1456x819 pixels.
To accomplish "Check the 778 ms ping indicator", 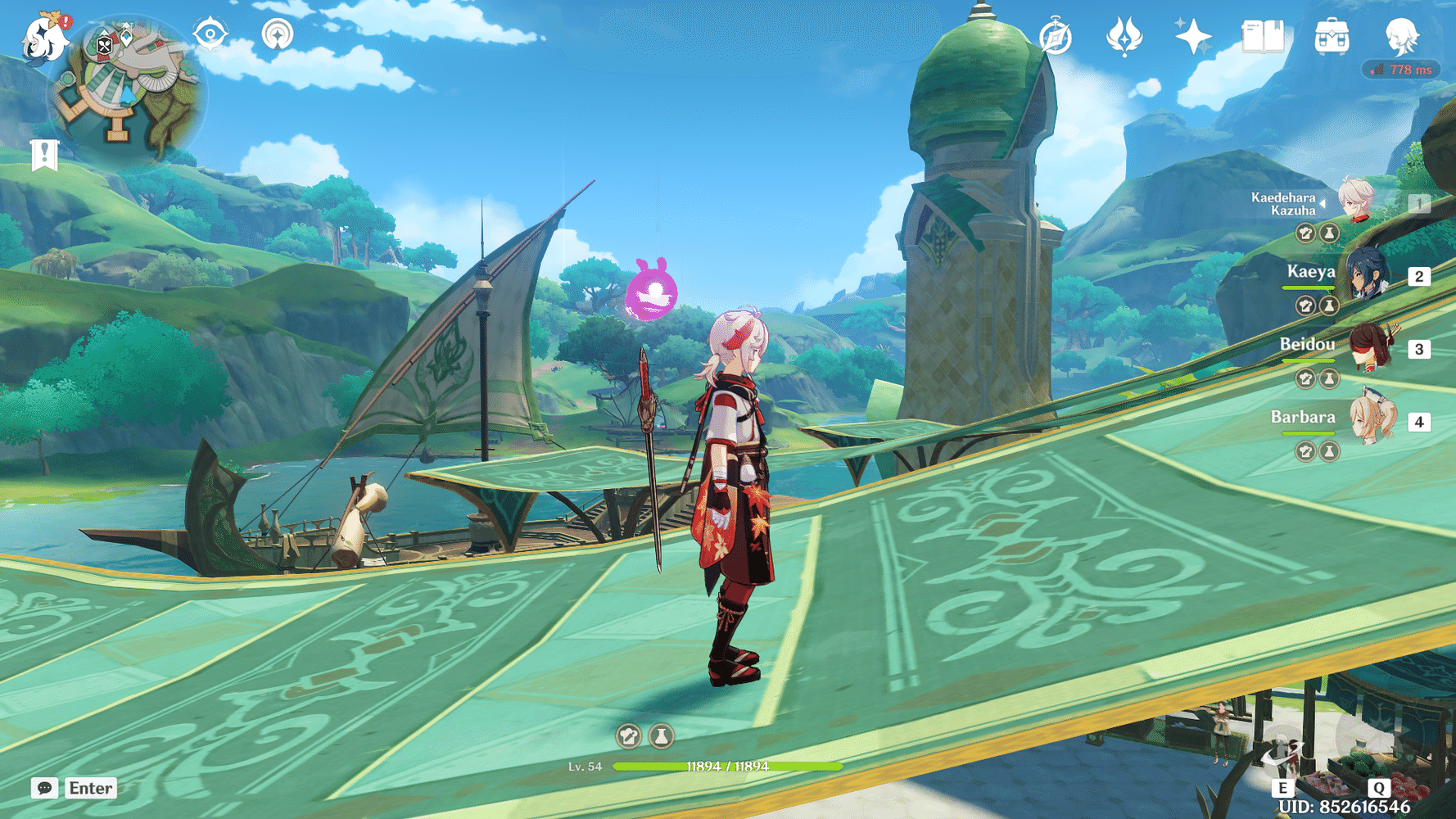I will tap(1402, 70).
